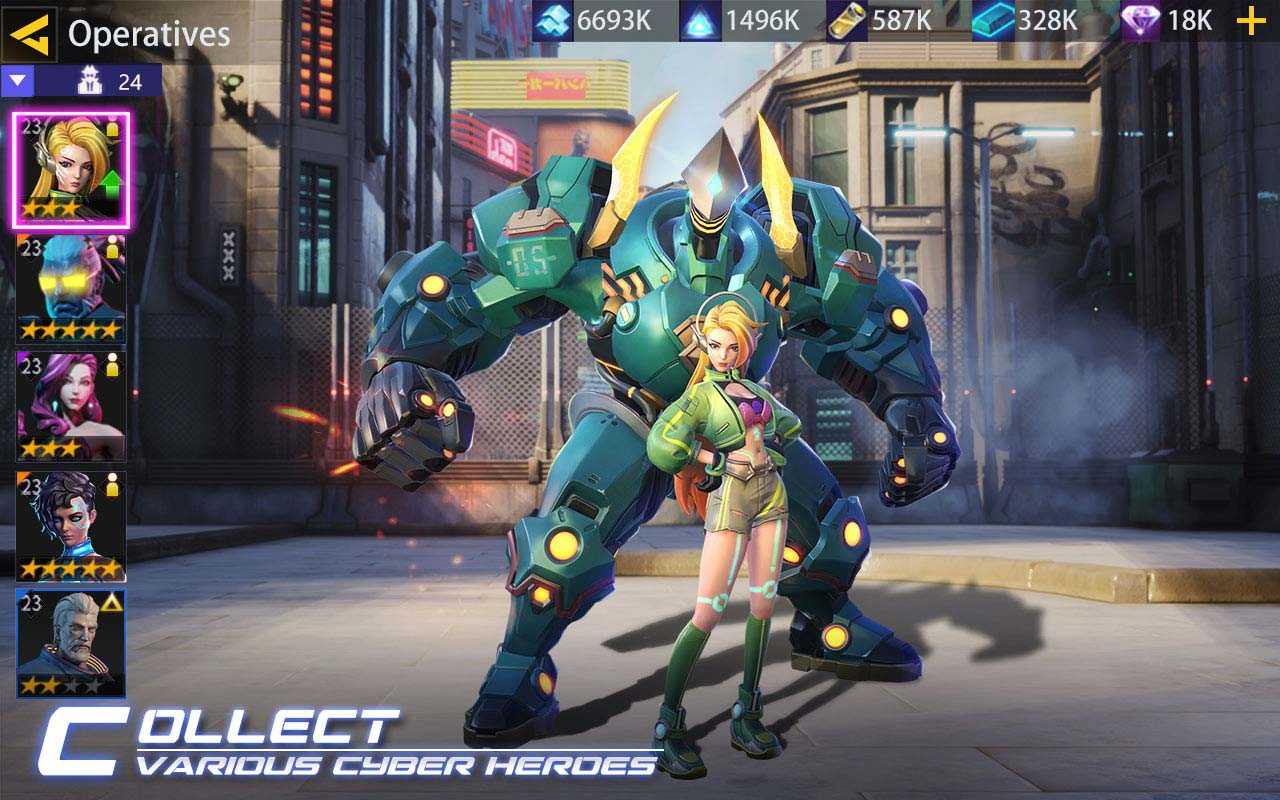The width and height of the screenshot is (1280, 800).
Task: Select the grey-bearded old man operative
Action: point(71,643)
